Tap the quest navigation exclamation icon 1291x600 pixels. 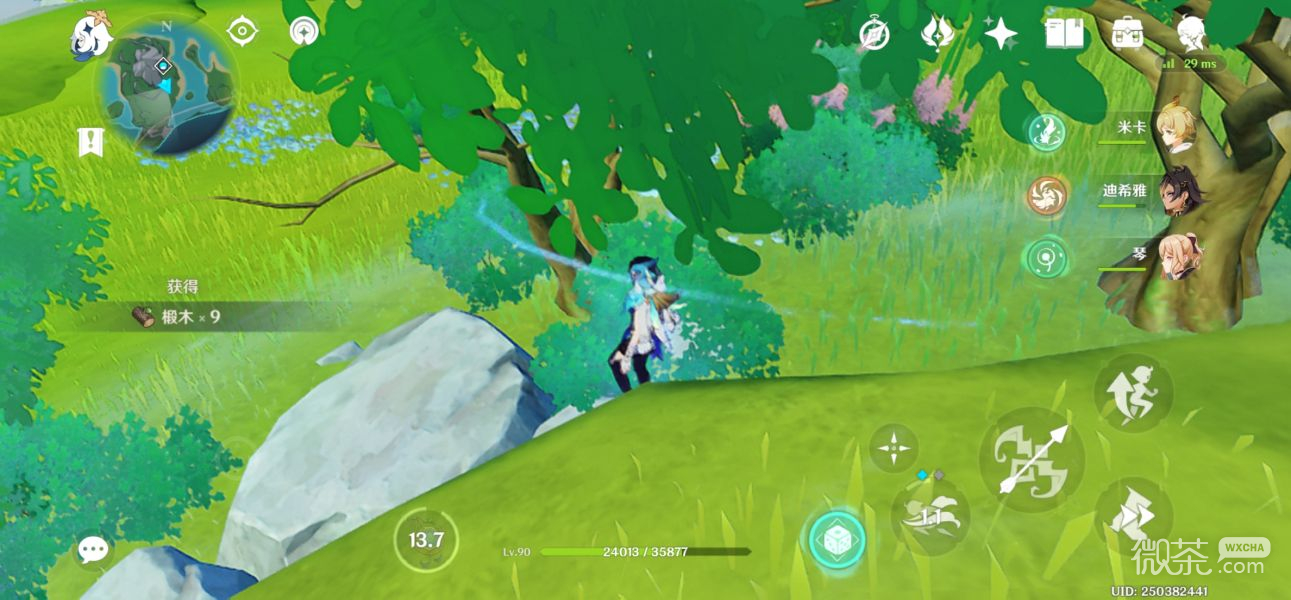coord(90,142)
